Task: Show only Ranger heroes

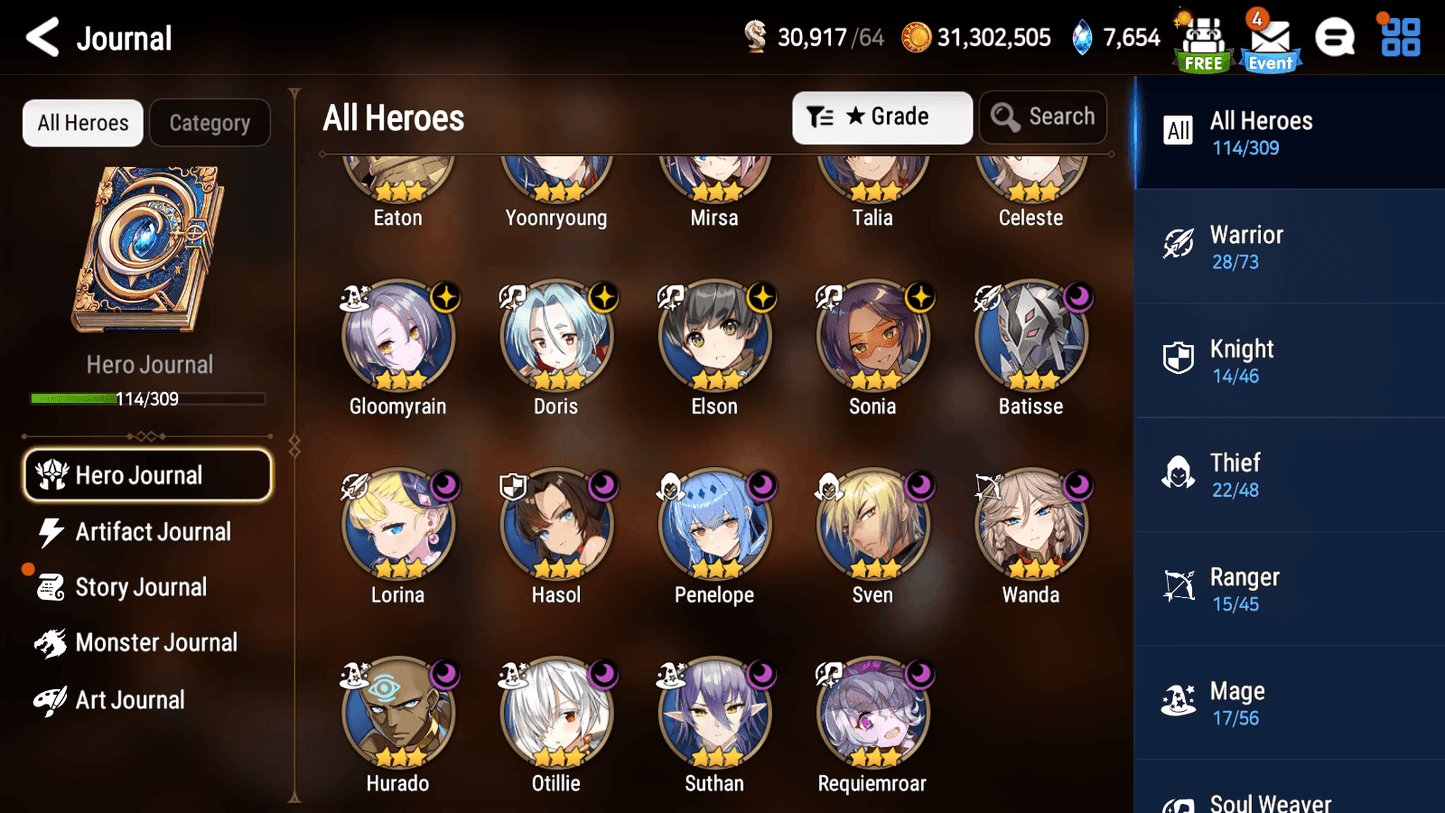Action: pos(1288,589)
